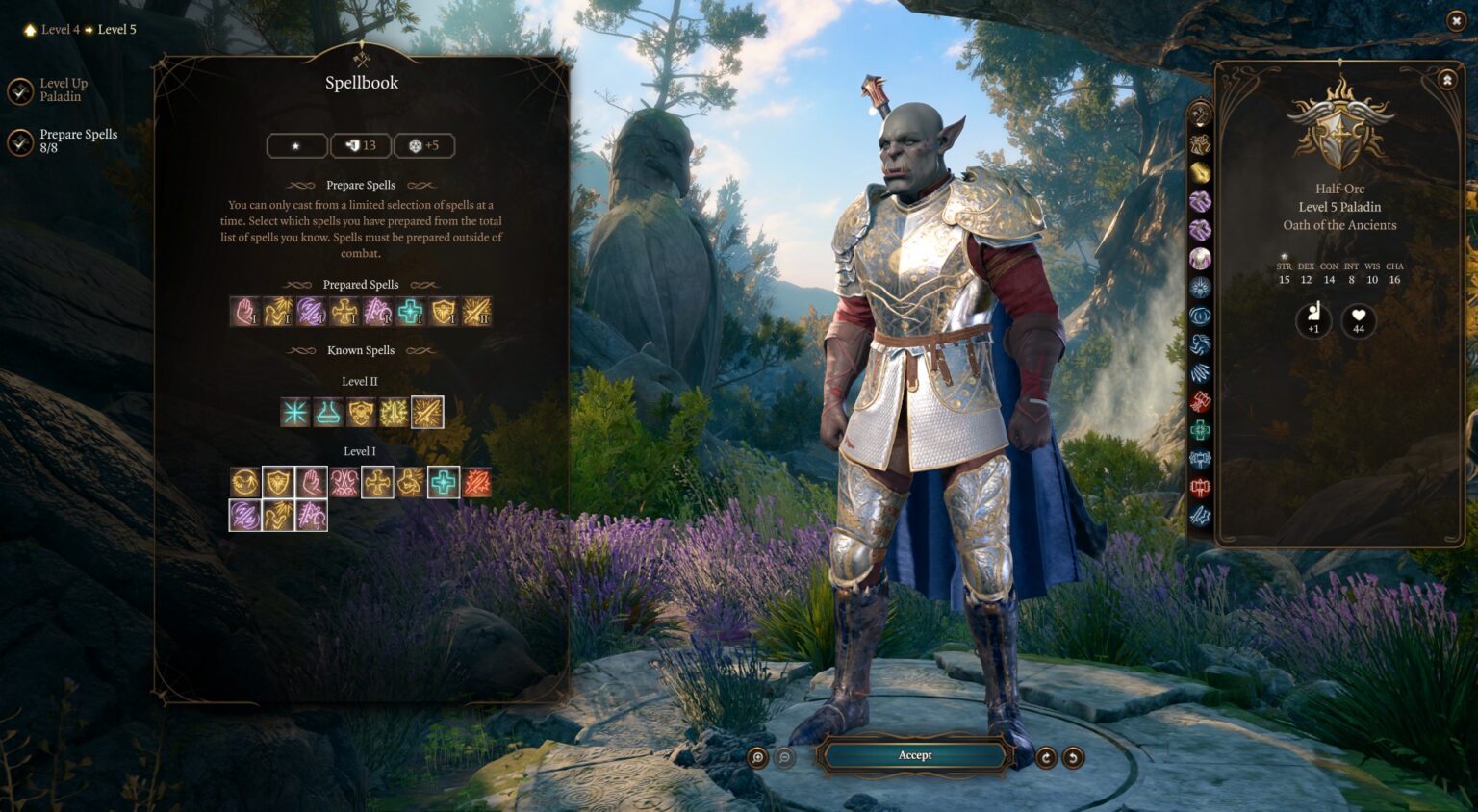Collapse the character summary panel
This screenshot has height=812, width=1478.
pyautogui.click(x=1447, y=81)
